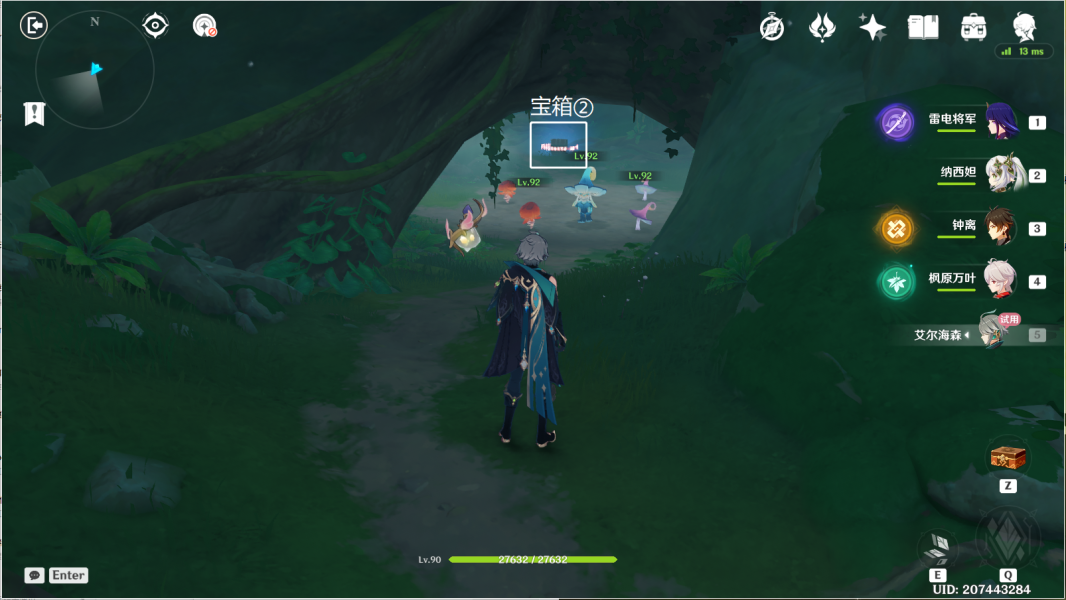This screenshot has width=1066, height=600.
Task: Switch to party member 雷电将军
Action: [1000, 122]
